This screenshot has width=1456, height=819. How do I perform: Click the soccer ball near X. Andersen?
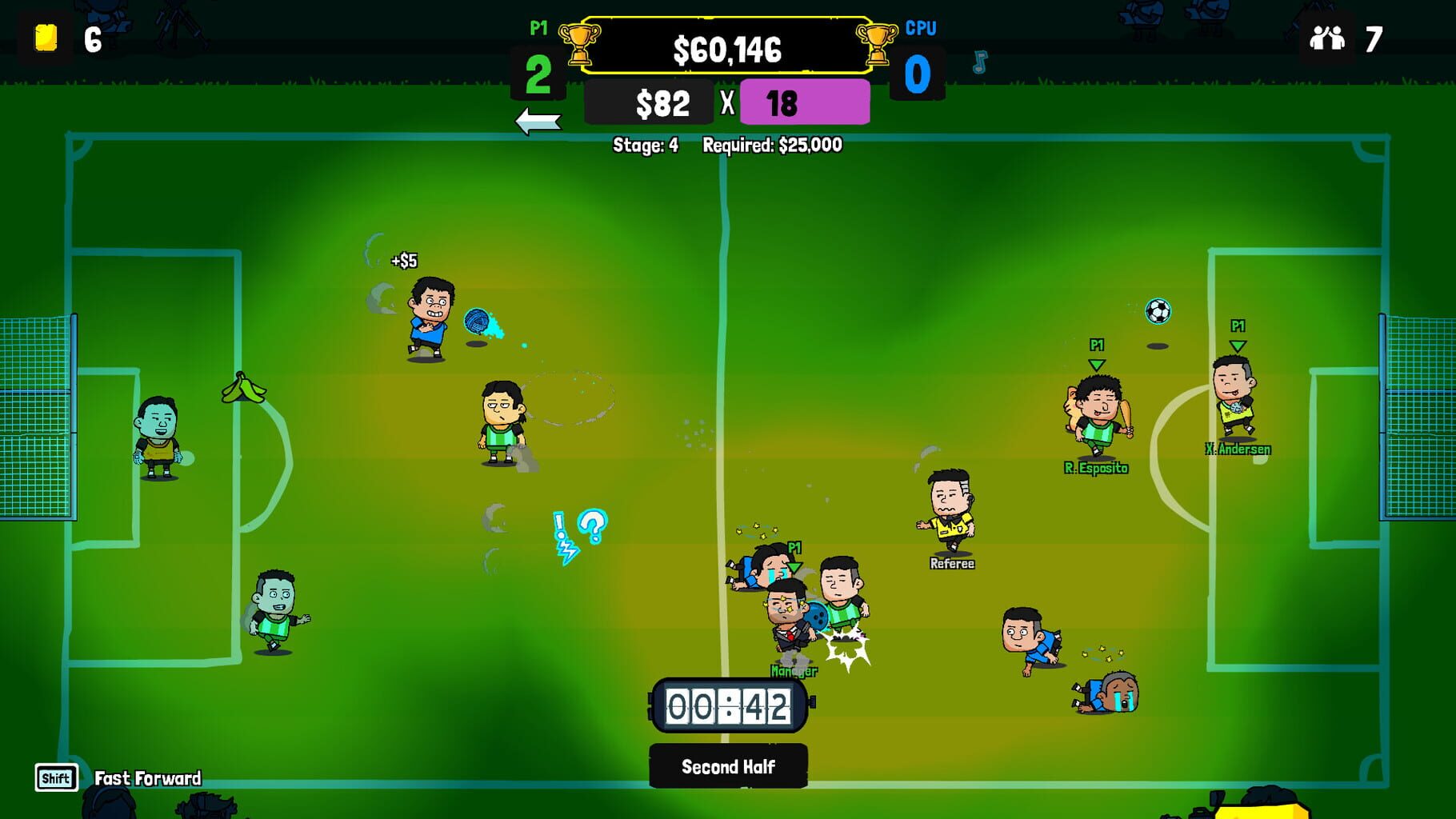tap(1159, 312)
